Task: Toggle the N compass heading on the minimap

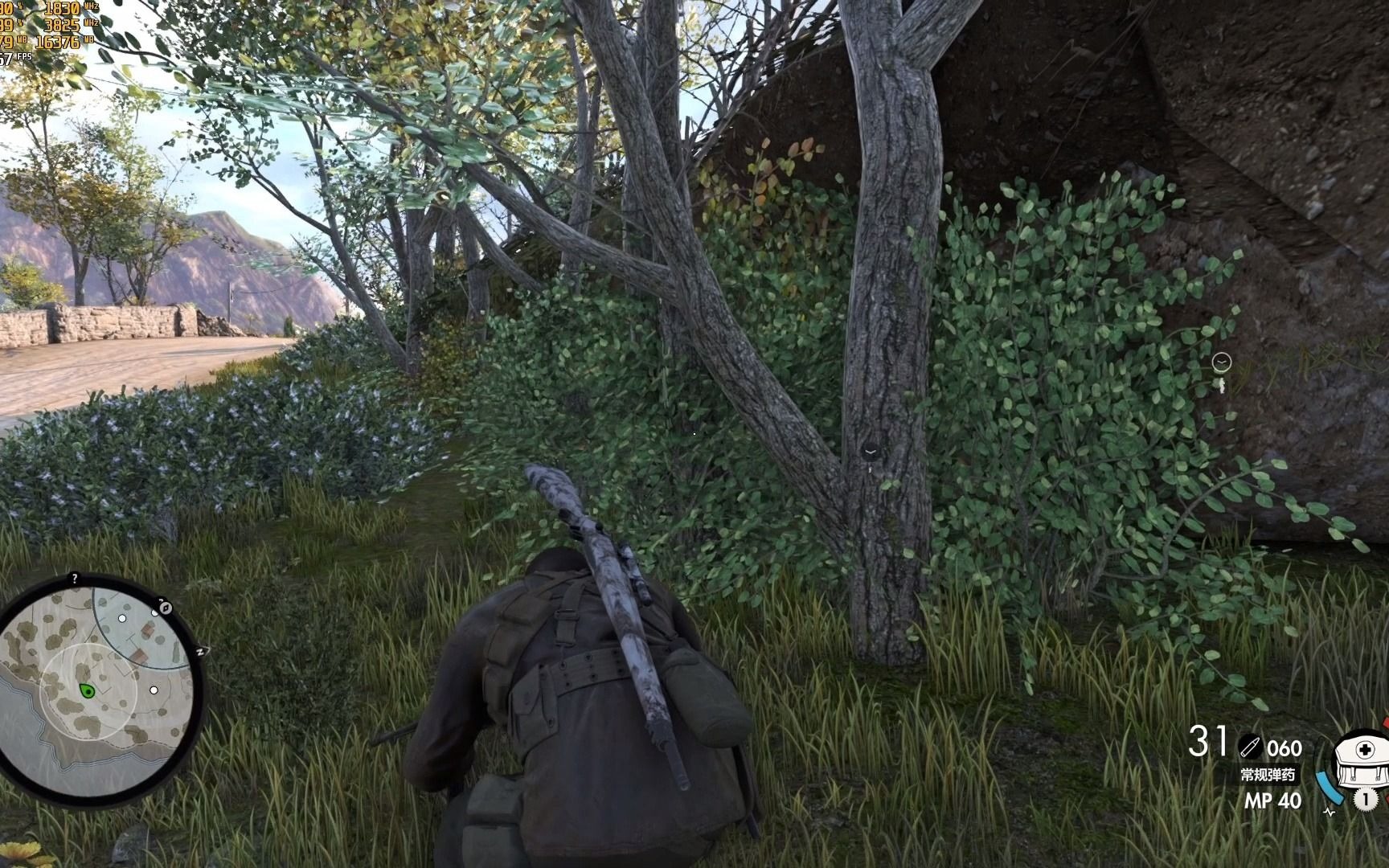Action: tap(201, 652)
